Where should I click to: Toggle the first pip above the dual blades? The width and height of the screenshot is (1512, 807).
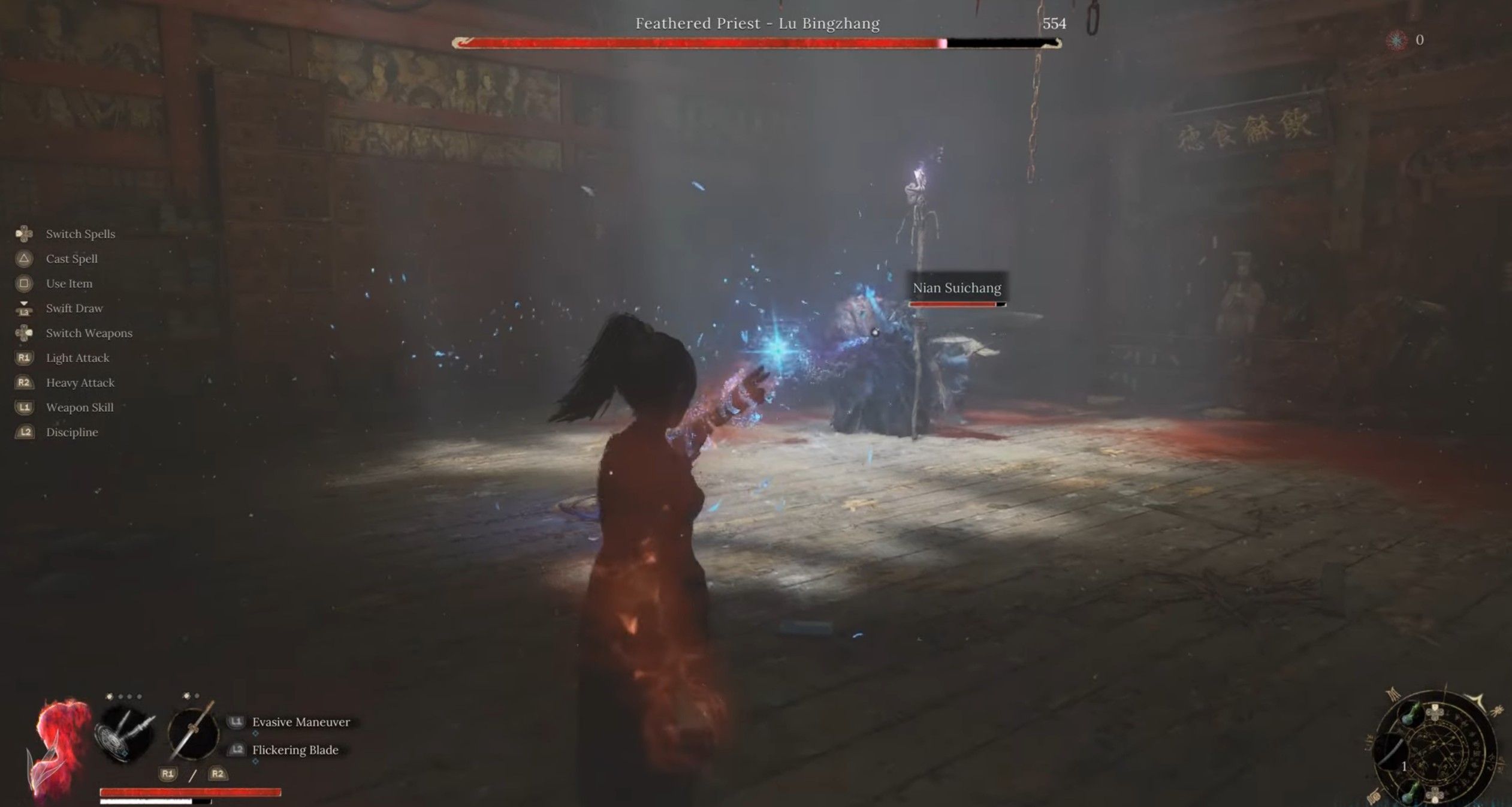pos(110,696)
